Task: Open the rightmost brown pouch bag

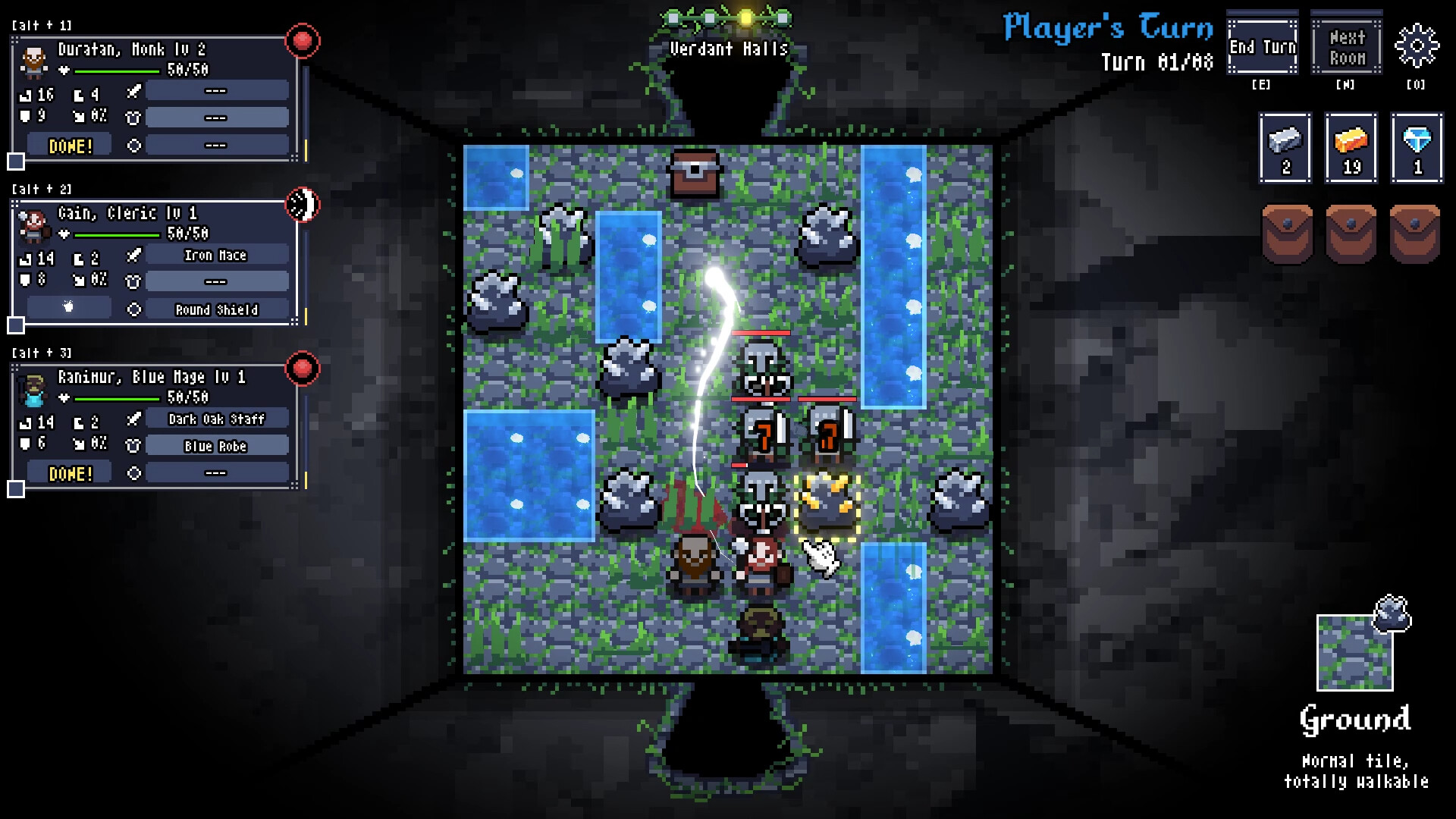Action: click(1414, 230)
